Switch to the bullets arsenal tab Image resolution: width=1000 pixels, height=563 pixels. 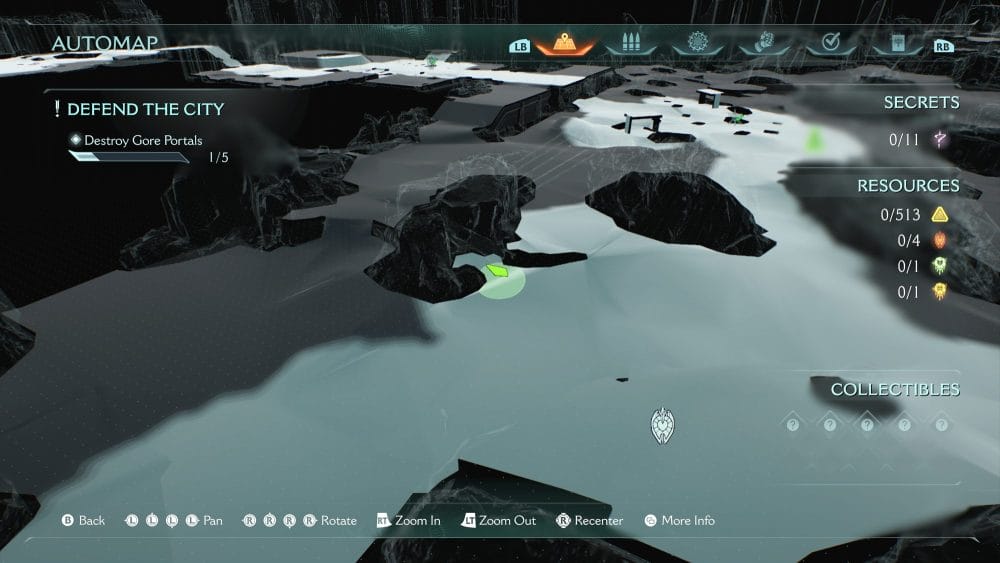631,43
